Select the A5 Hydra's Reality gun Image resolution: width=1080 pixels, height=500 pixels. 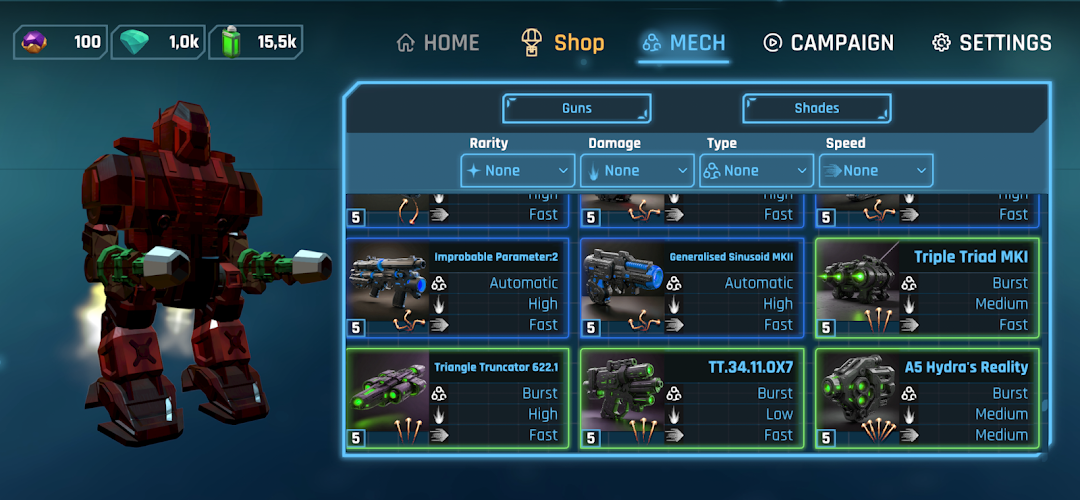click(x=927, y=398)
